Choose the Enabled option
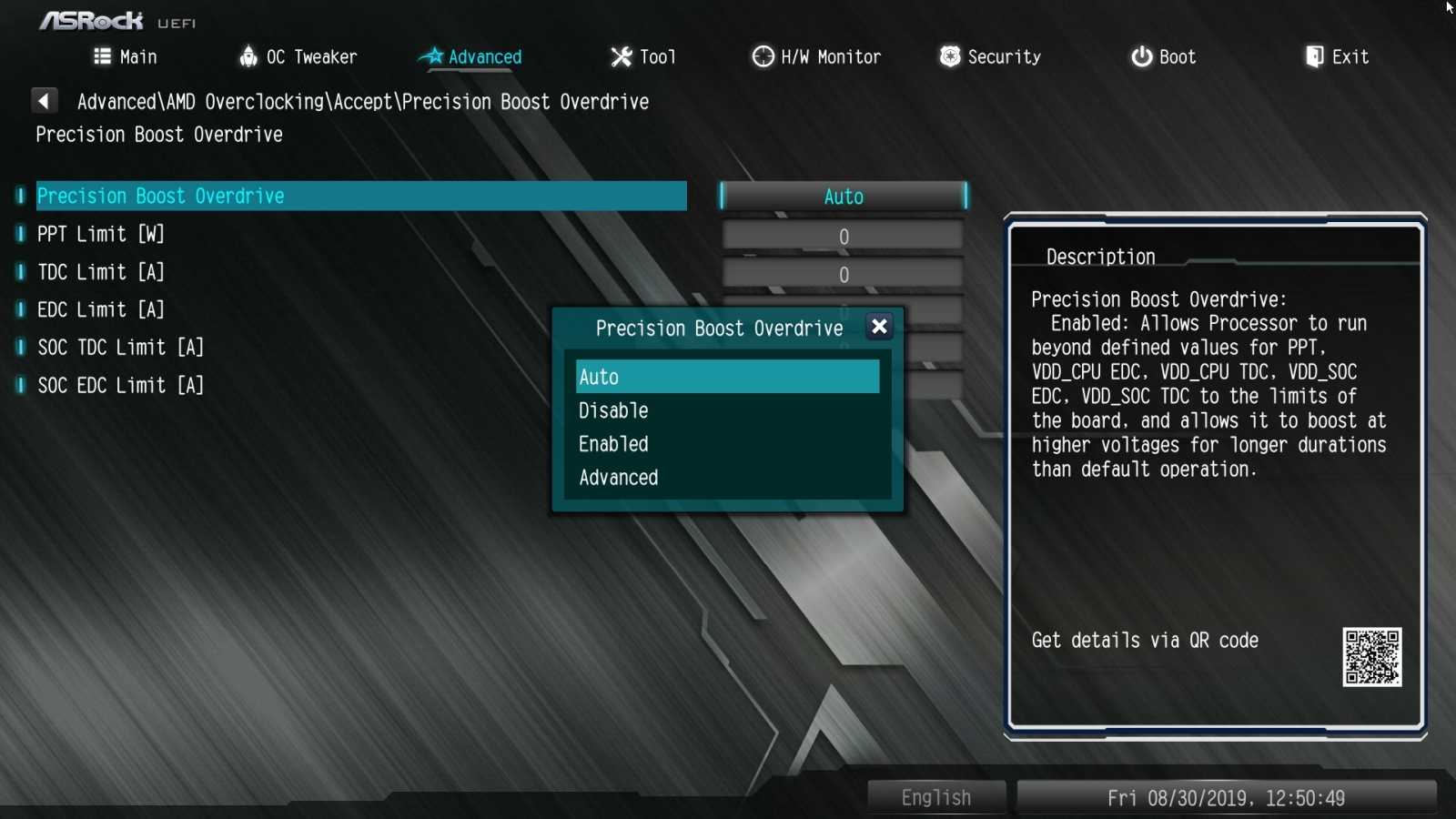The height and width of the screenshot is (819, 1456). [x=727, y=444]
